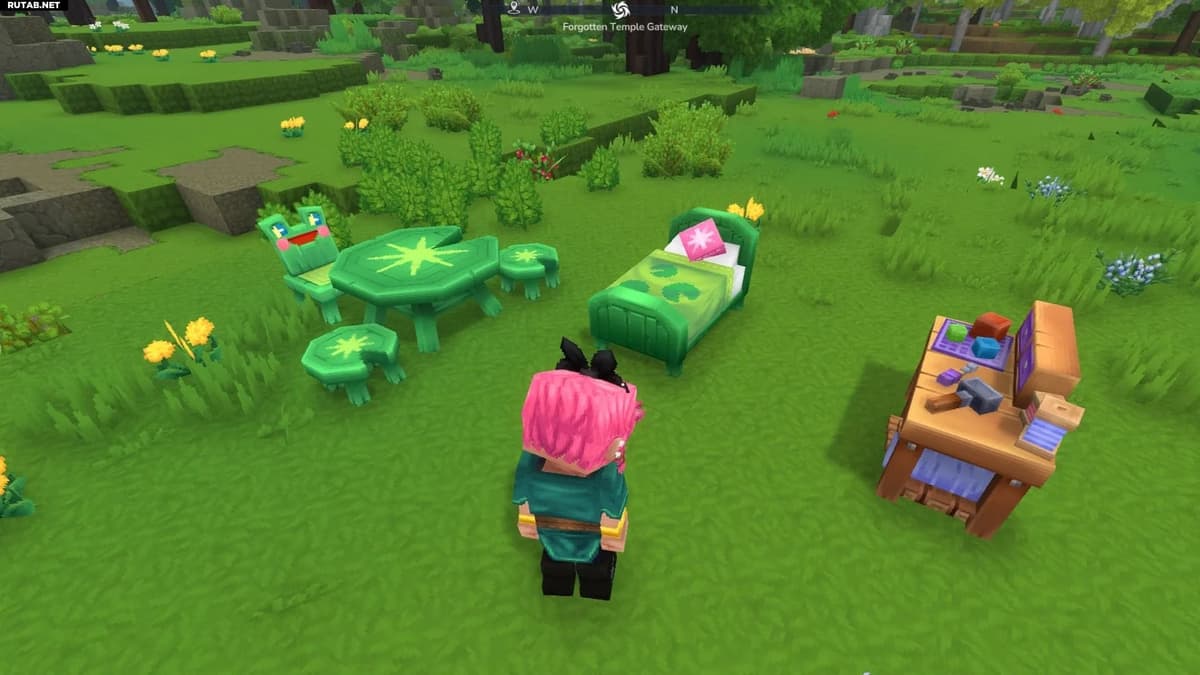This screenshot has height=675, width=1200.
Task: Click the Forgotten Temple Gateway swirl marker
Action: pos(619,10)
